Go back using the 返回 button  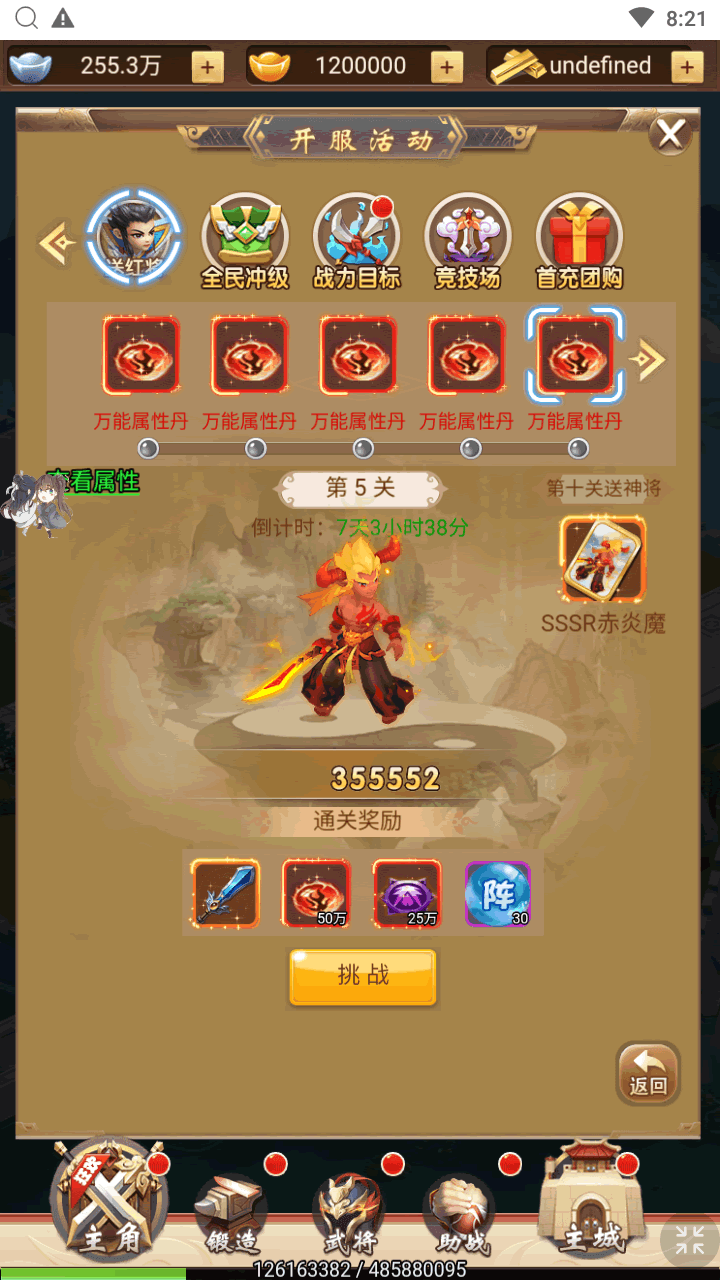(x=648, y=1073)
